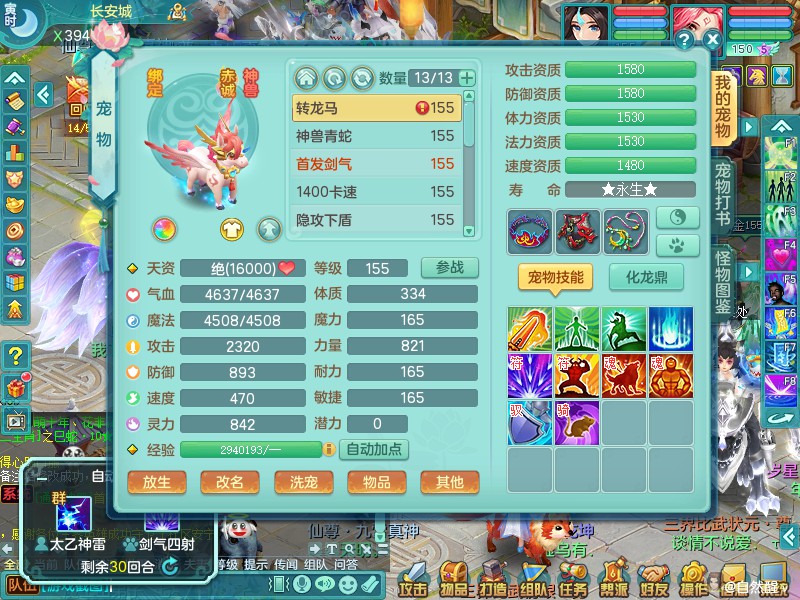Image resolution: width=800 pixels, height=600 pixels.
Task: Open the 物品 items button
Action: coord(376,481)
